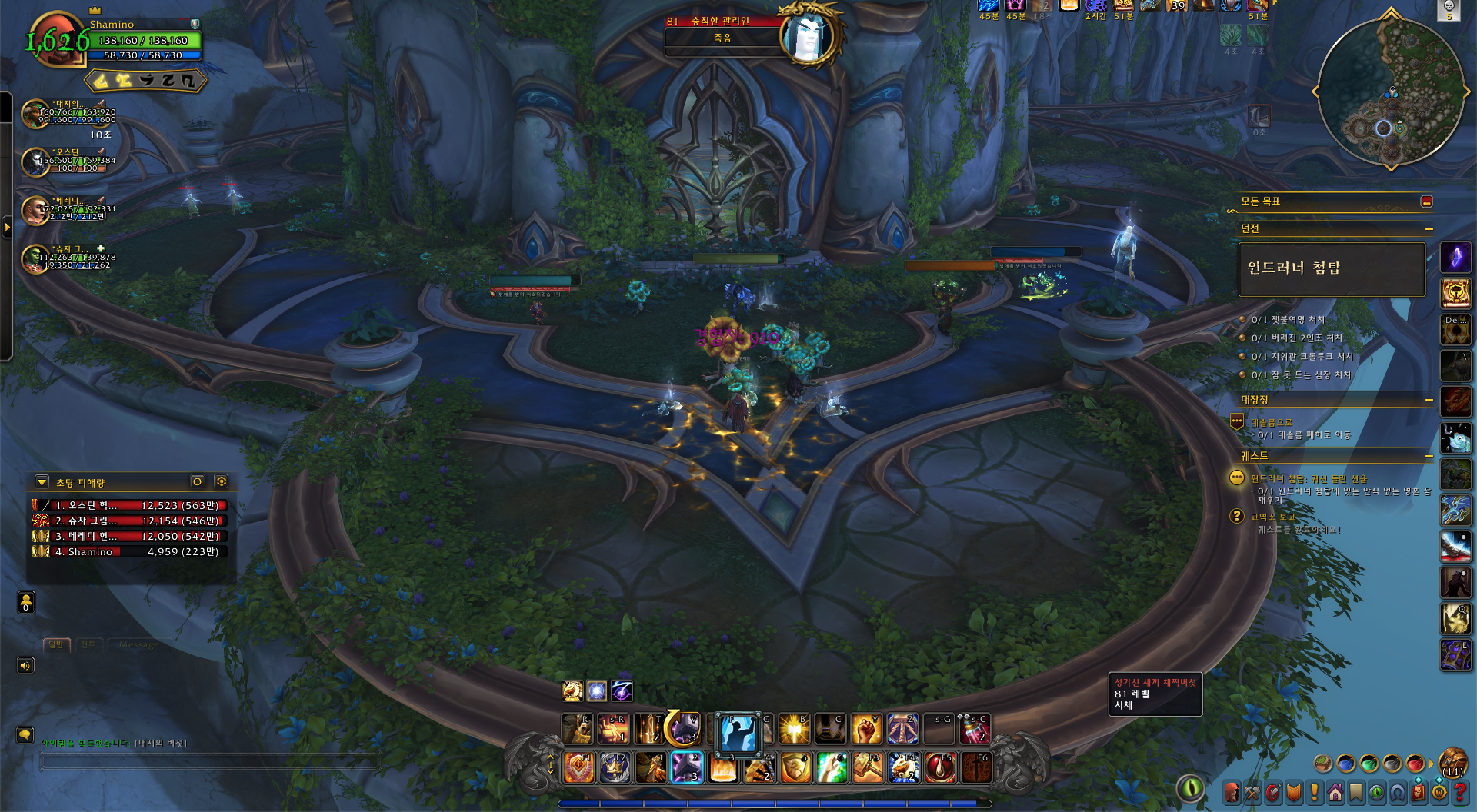
Task: Open the damage meter settings gear
Action: [222, 481]
